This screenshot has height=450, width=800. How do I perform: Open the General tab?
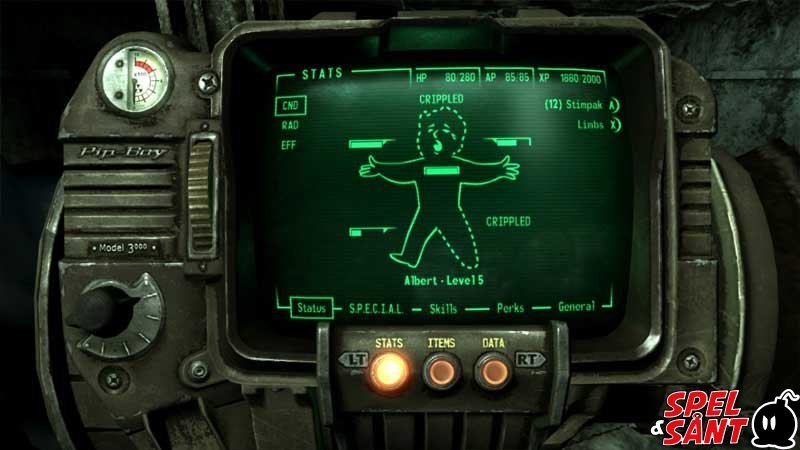[x=577, y=307]
